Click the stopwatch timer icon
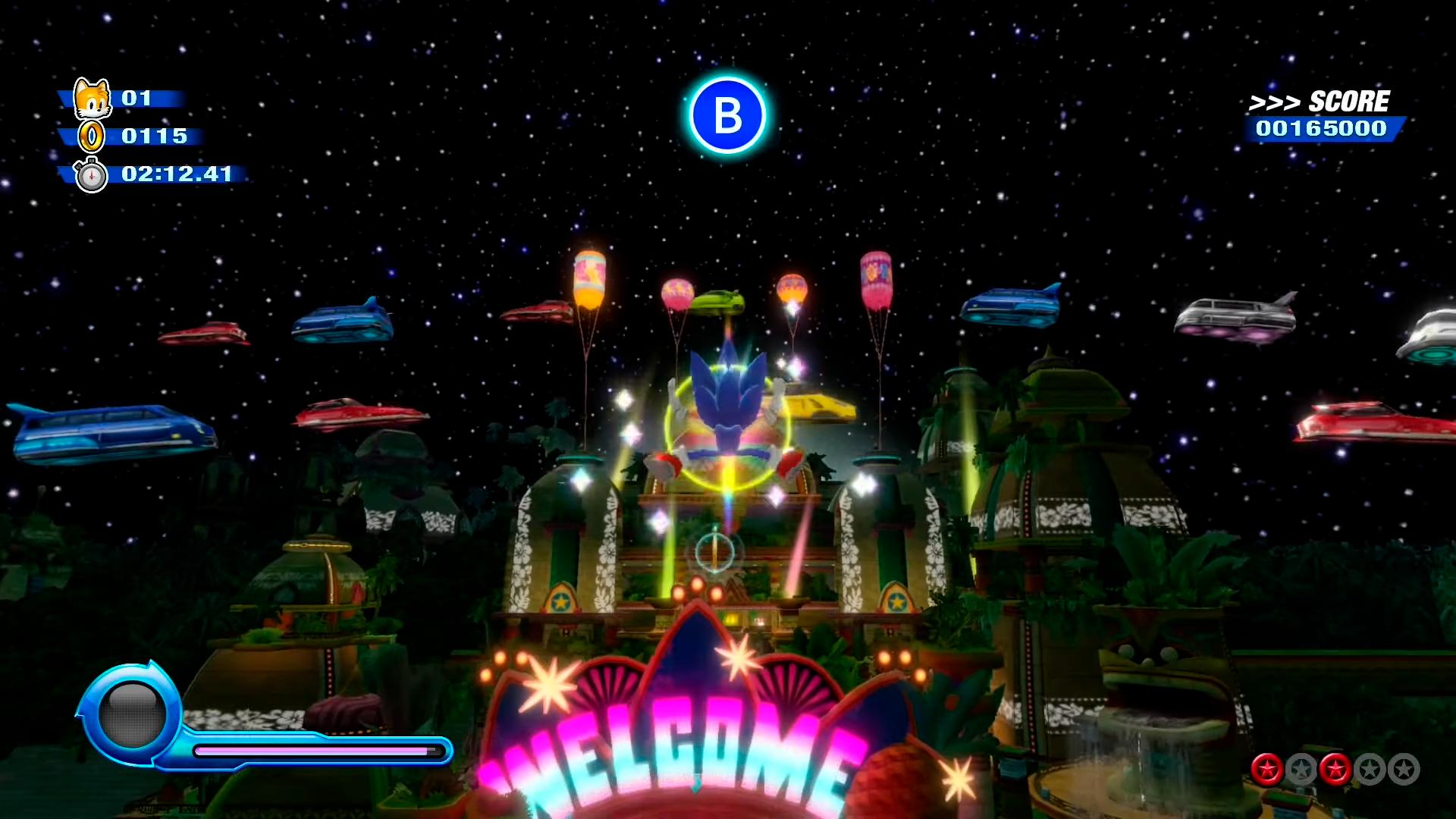The image size is (1456, 819). pos(93,175)
